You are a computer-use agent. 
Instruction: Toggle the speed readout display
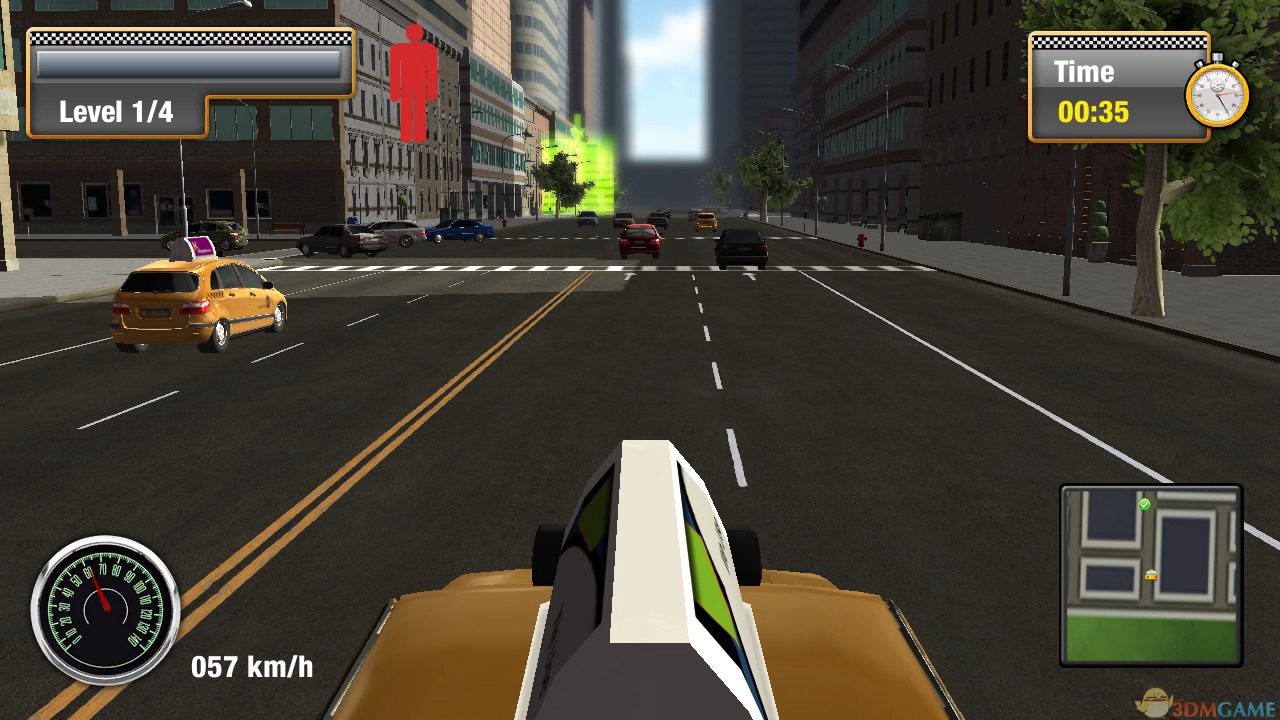tap(252, 666)
